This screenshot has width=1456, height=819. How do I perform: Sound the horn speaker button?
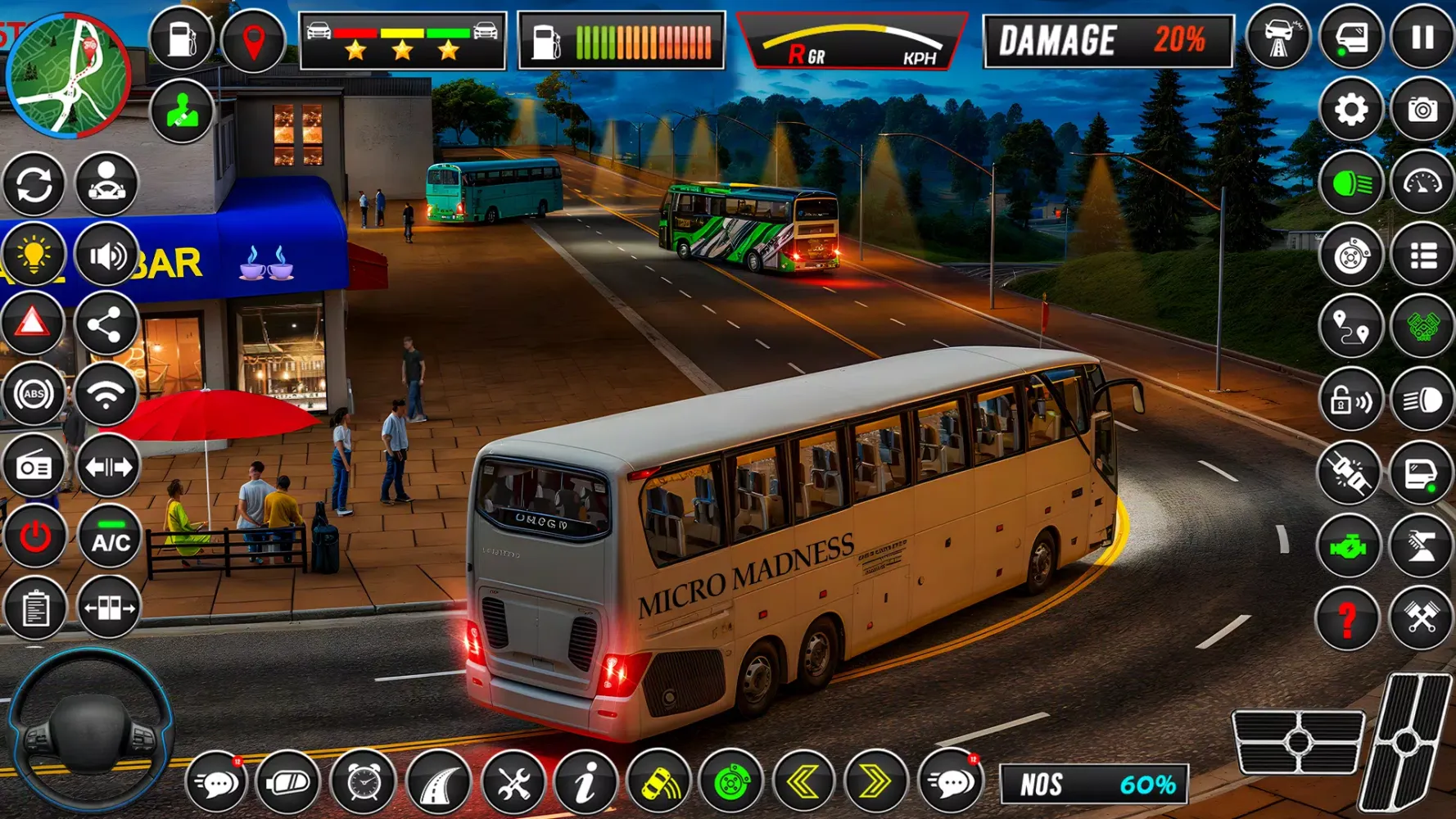[106, 256]
